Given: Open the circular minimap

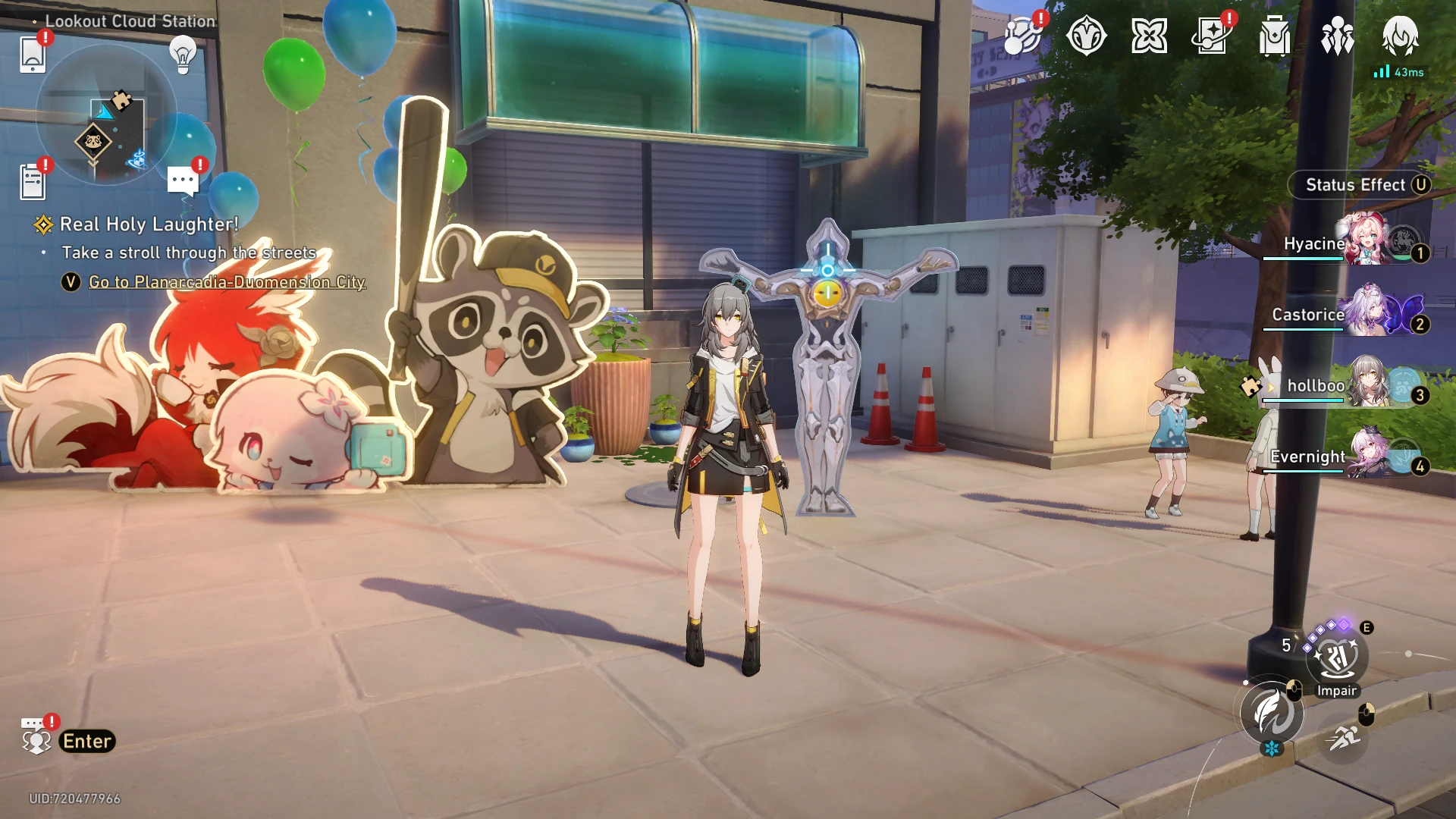Looking at the screenshot, I should pyautogui.click(x=105, y=115).
